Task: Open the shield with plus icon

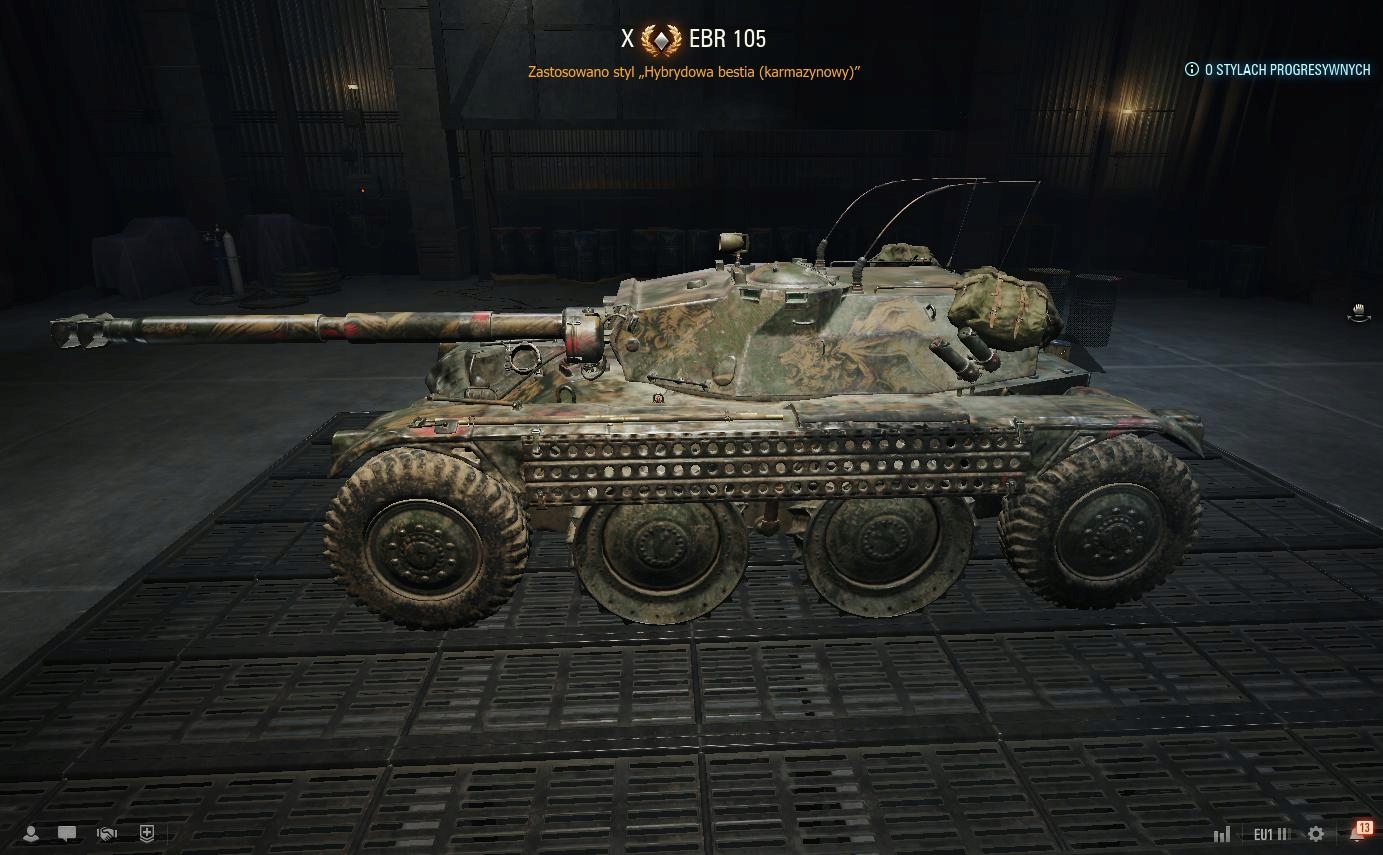Action: pos(147,833)
